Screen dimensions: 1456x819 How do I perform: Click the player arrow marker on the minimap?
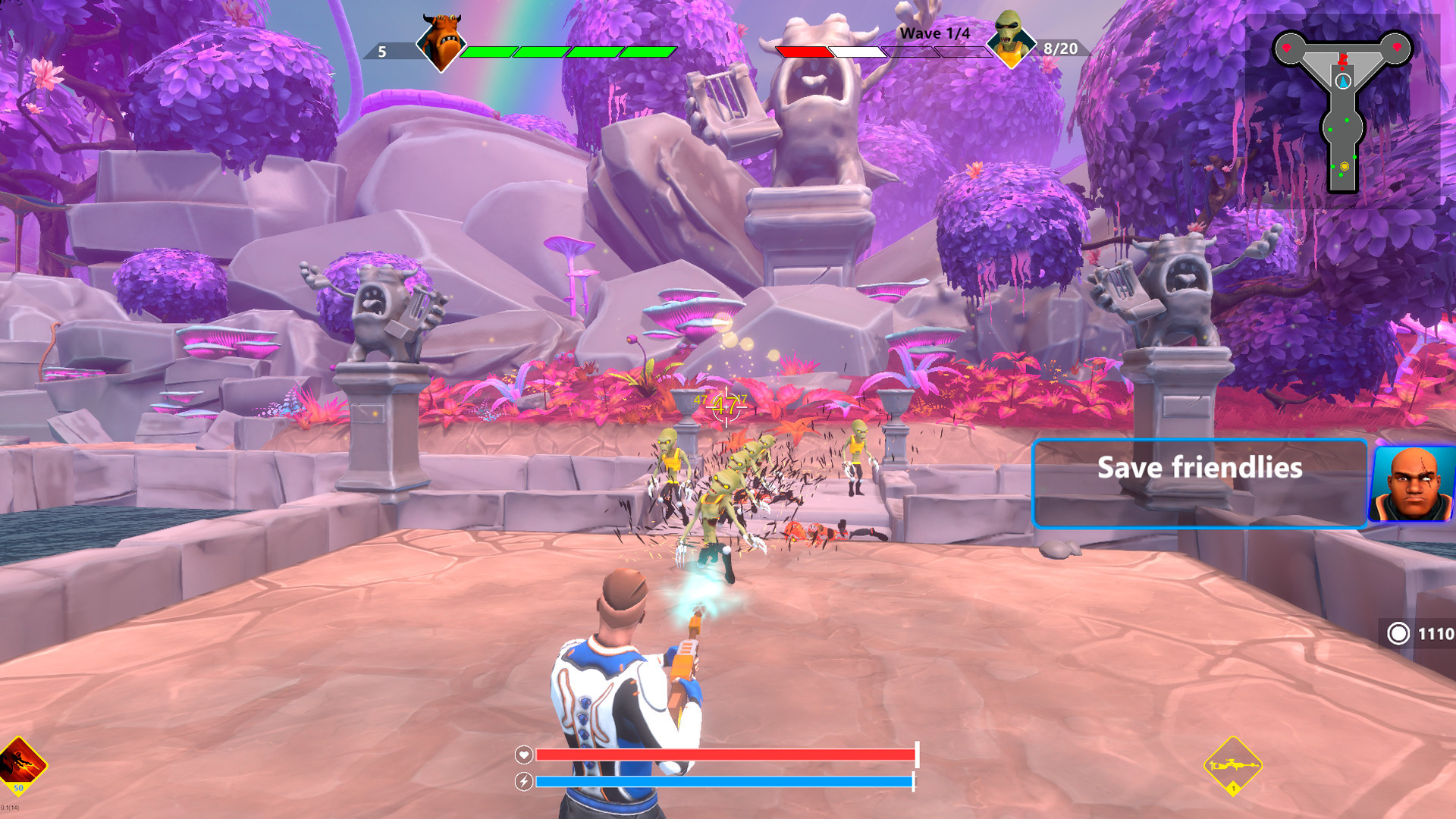click(1343, 81)
